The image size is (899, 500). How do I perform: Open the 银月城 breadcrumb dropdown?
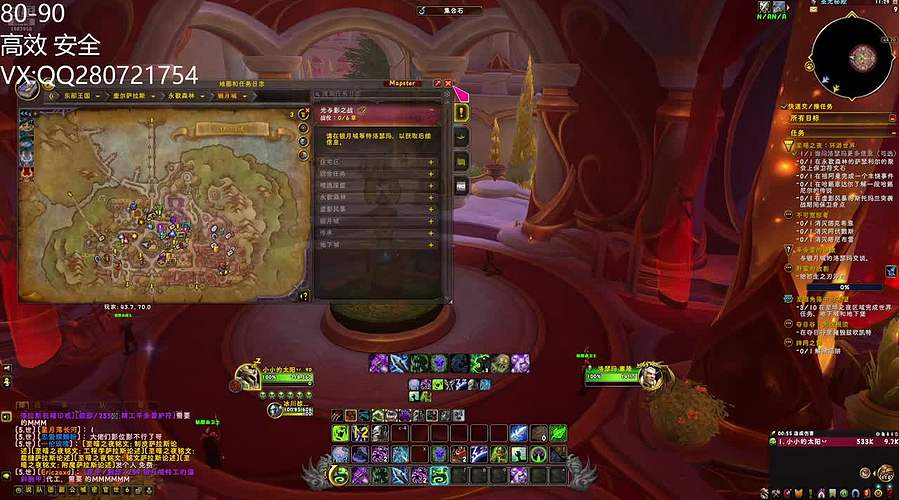[x=239, y=97]
